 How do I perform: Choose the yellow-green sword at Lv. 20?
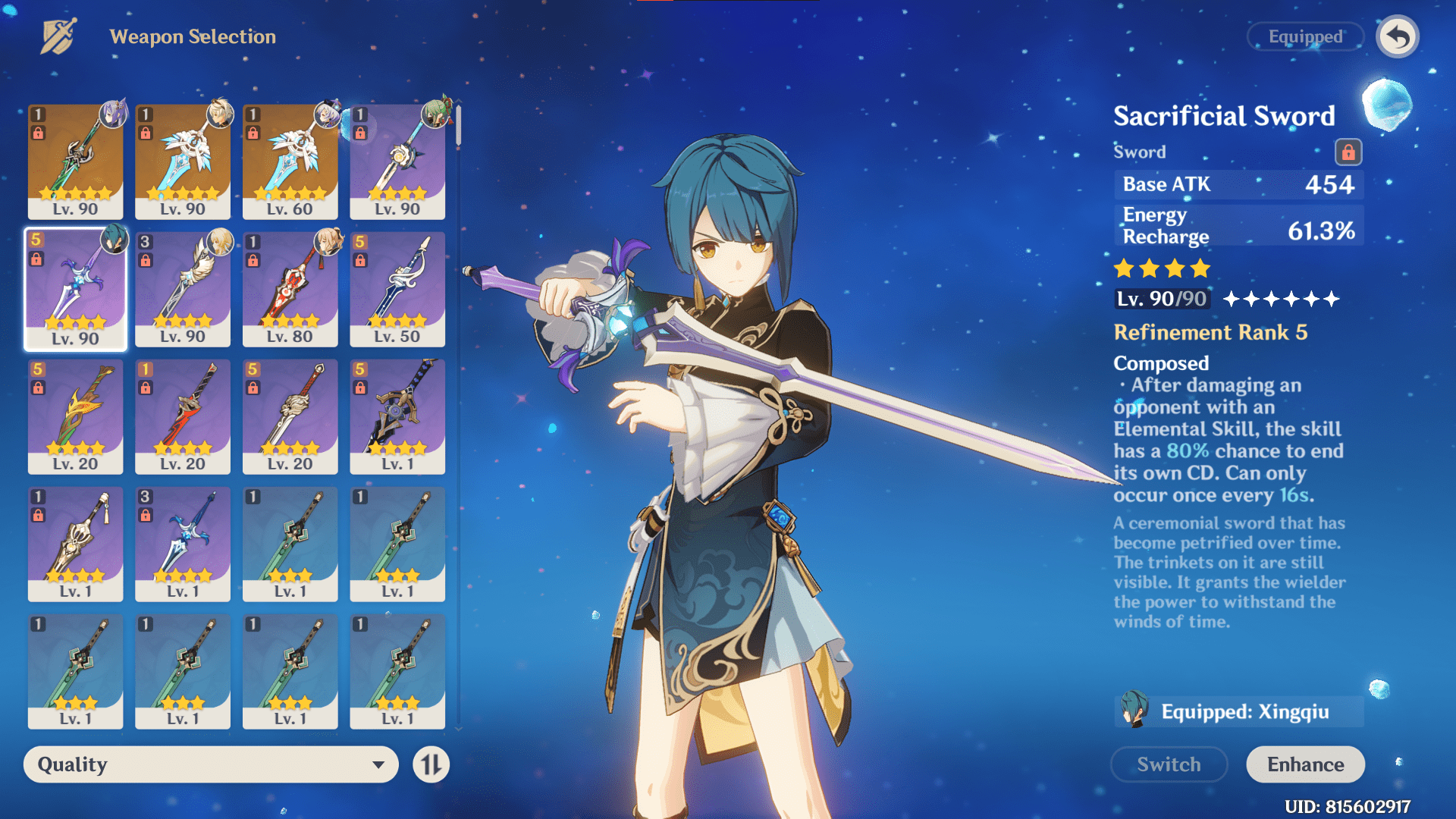pos(75,416)
